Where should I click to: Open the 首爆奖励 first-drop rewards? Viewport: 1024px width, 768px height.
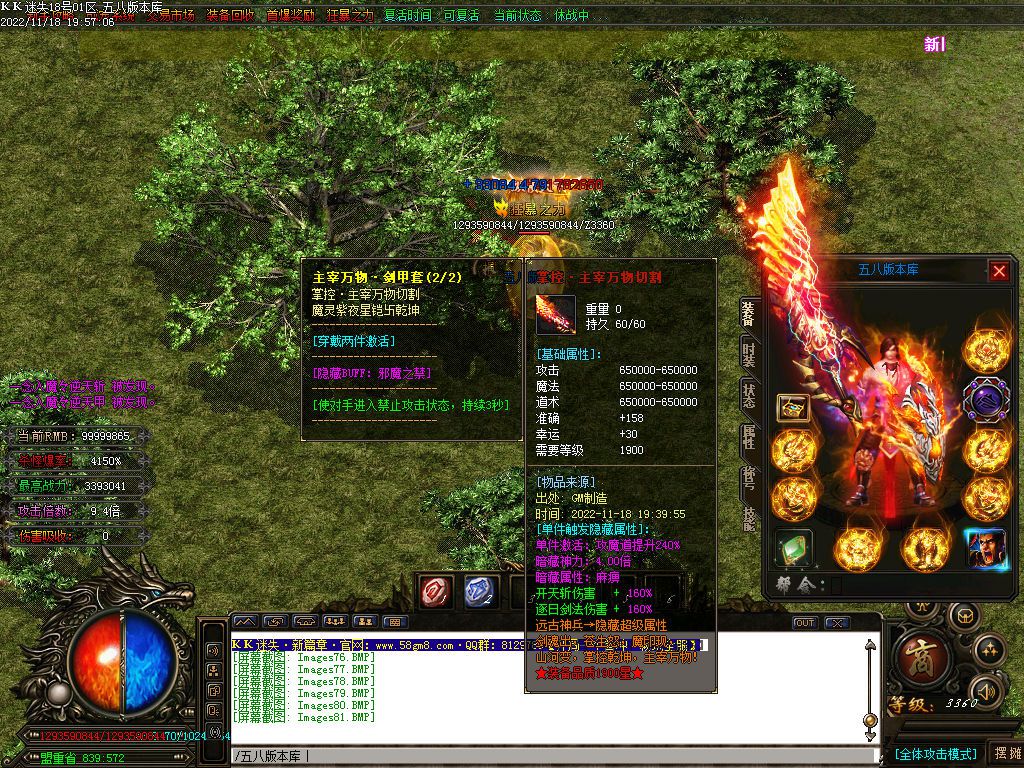tap(291, 16)
